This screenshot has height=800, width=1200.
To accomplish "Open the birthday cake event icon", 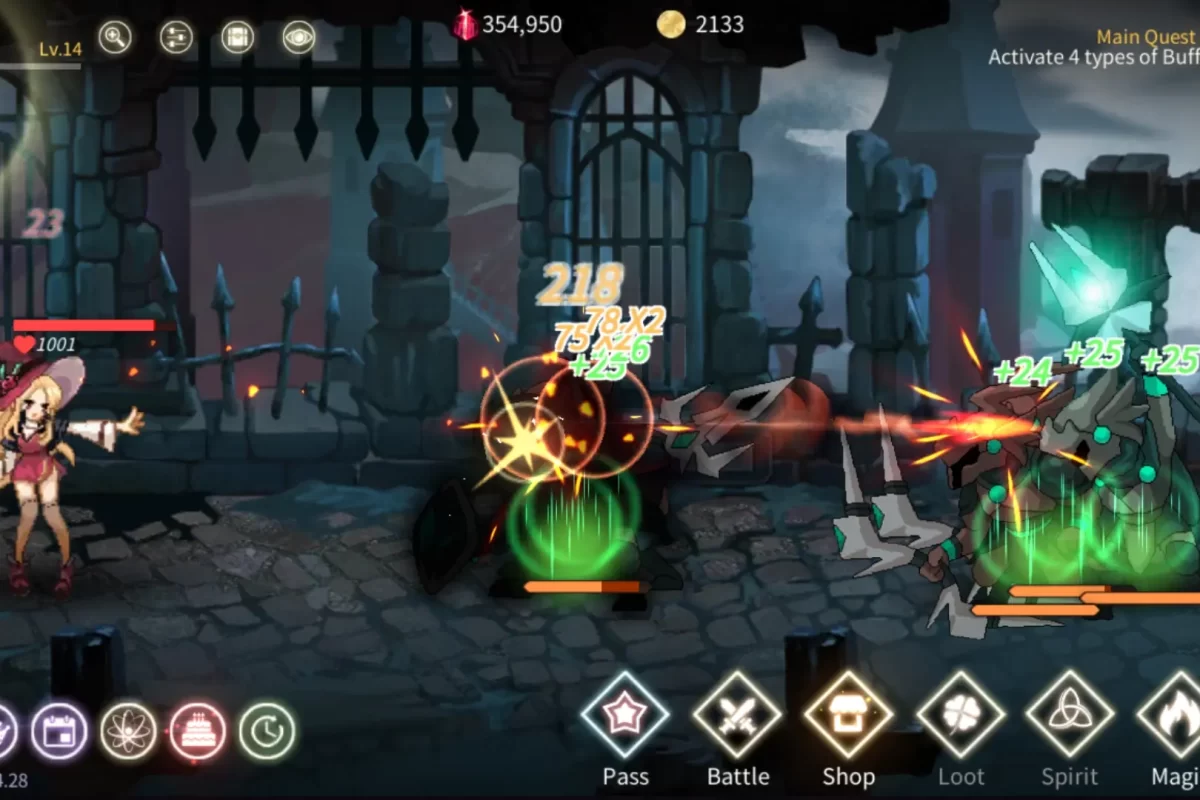I will [x=197, y=731].
